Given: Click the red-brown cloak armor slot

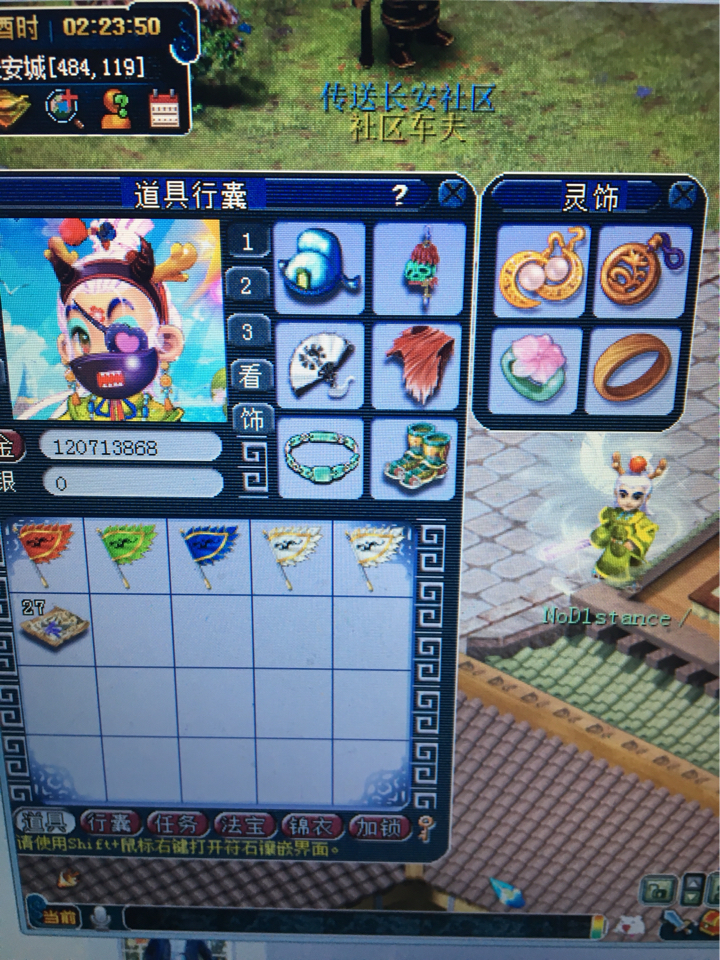Looking at the screenshot, I should tap(417, 365).
